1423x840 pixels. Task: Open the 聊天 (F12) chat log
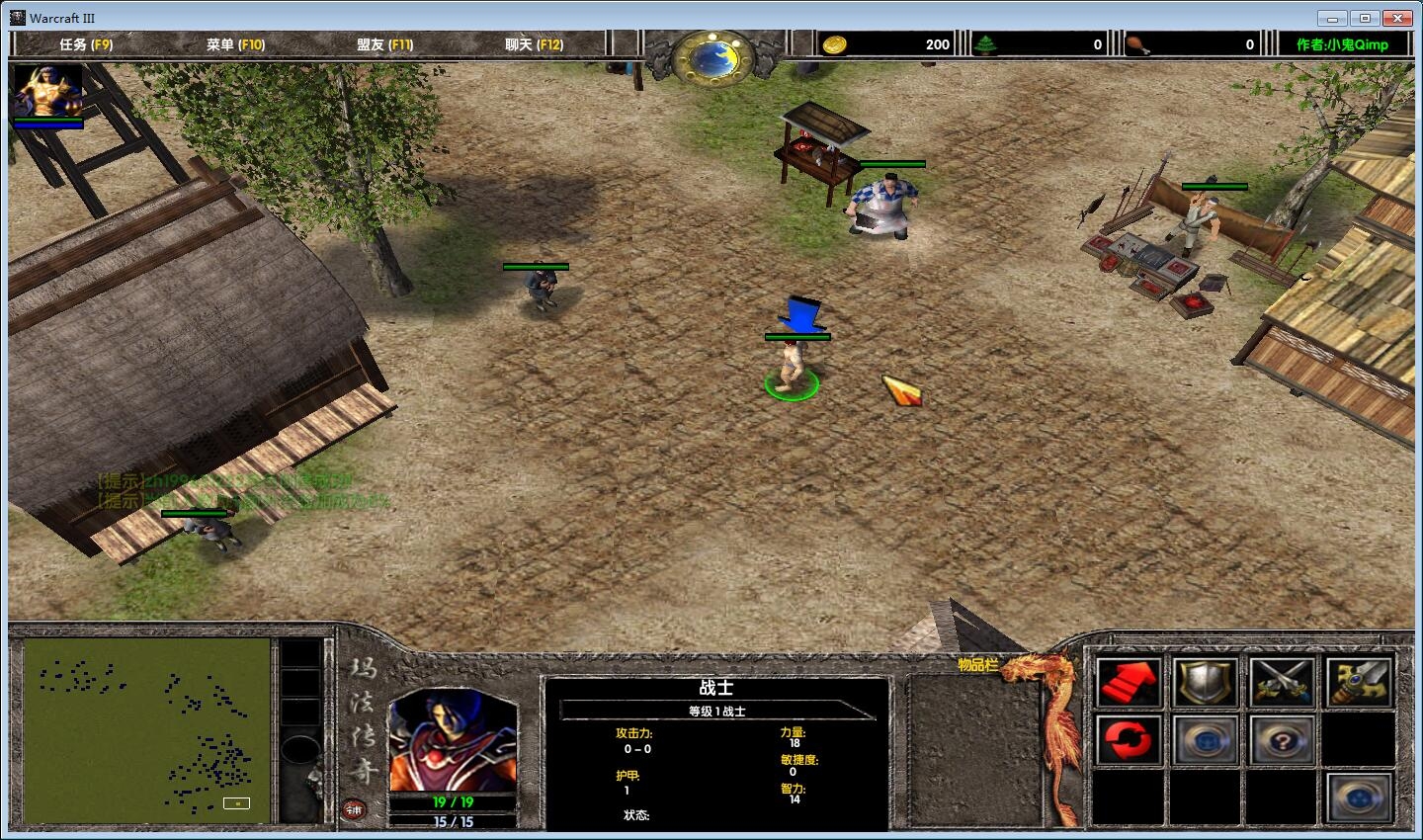click(534, 44)
